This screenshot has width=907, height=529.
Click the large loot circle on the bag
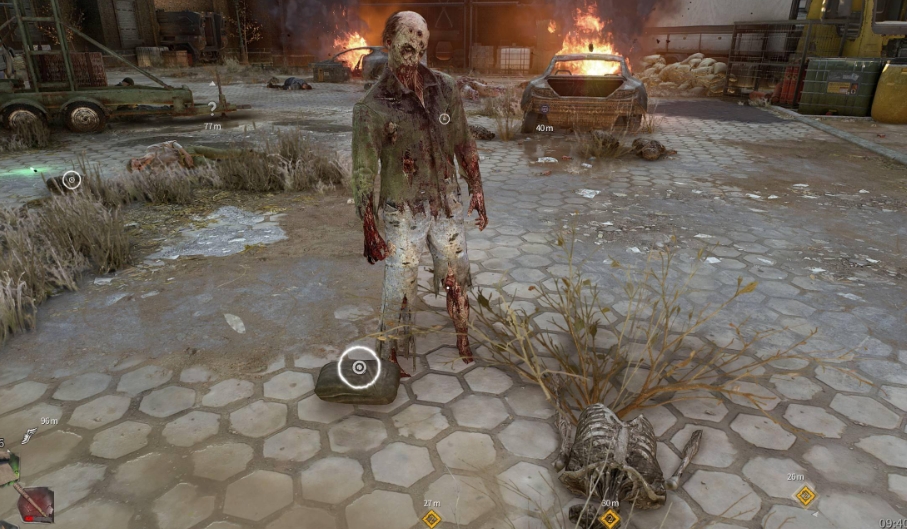click(359, 367)
